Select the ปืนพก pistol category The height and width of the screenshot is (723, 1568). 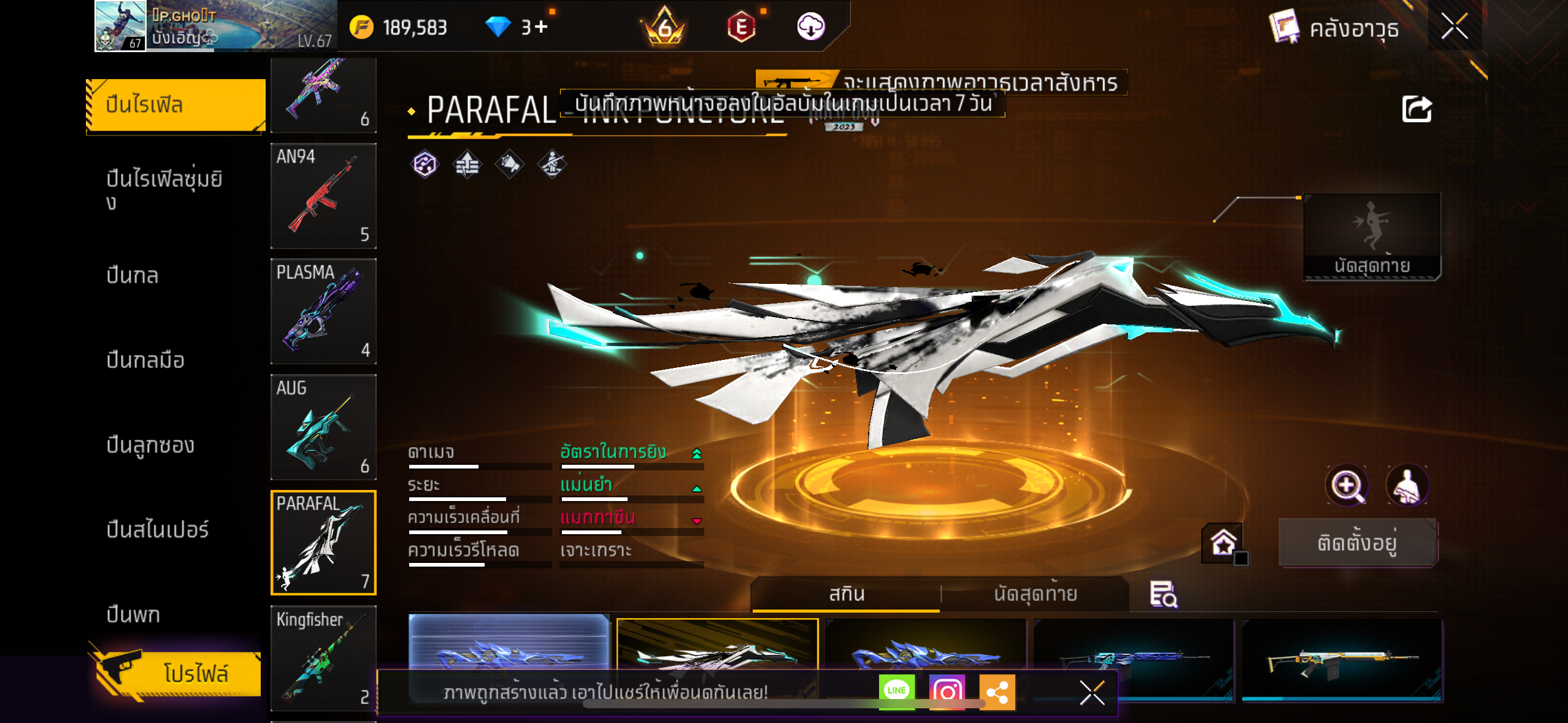point(133,614)
